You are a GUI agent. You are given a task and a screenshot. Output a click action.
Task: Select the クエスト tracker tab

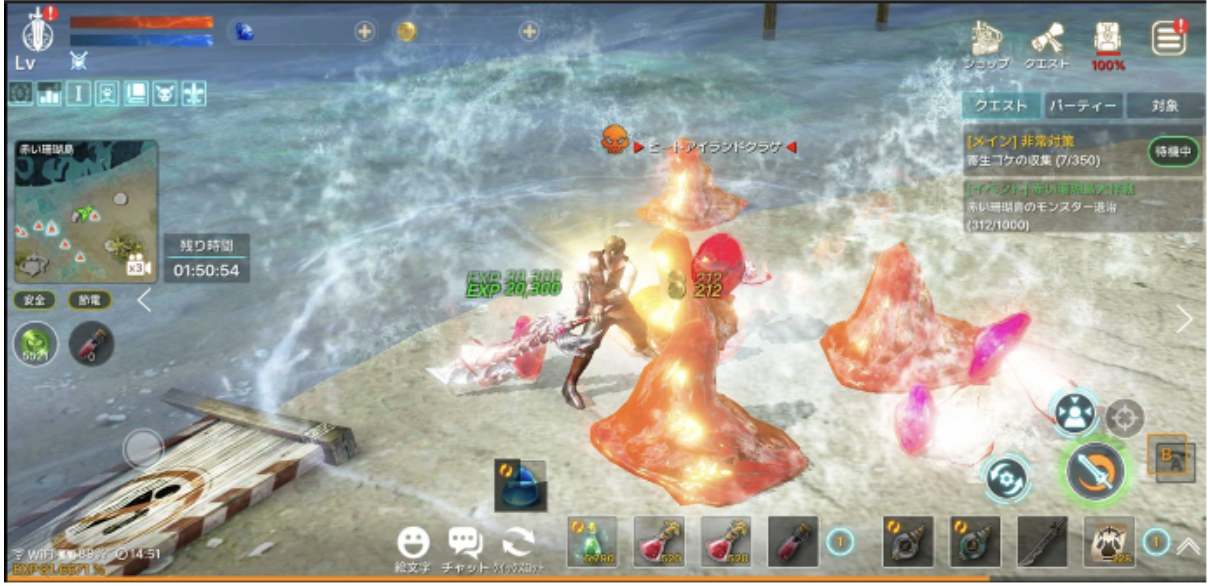[x=1001, y=105]
